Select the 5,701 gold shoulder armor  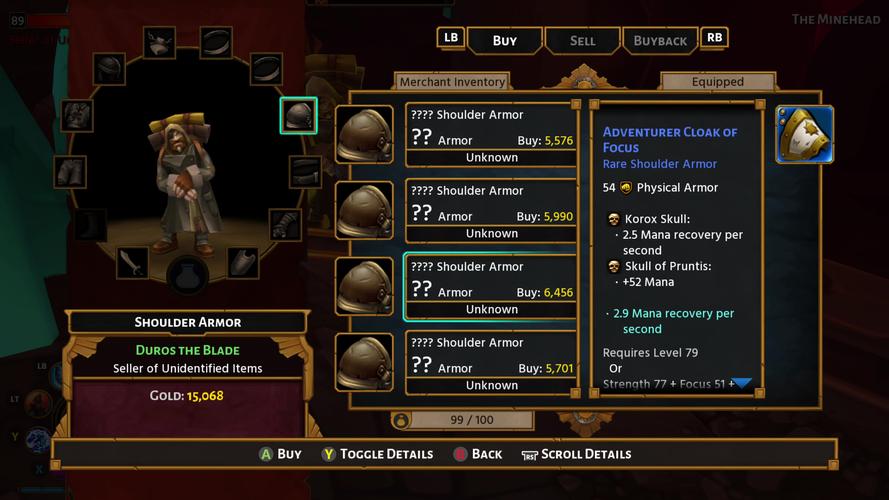coord(491,362)
